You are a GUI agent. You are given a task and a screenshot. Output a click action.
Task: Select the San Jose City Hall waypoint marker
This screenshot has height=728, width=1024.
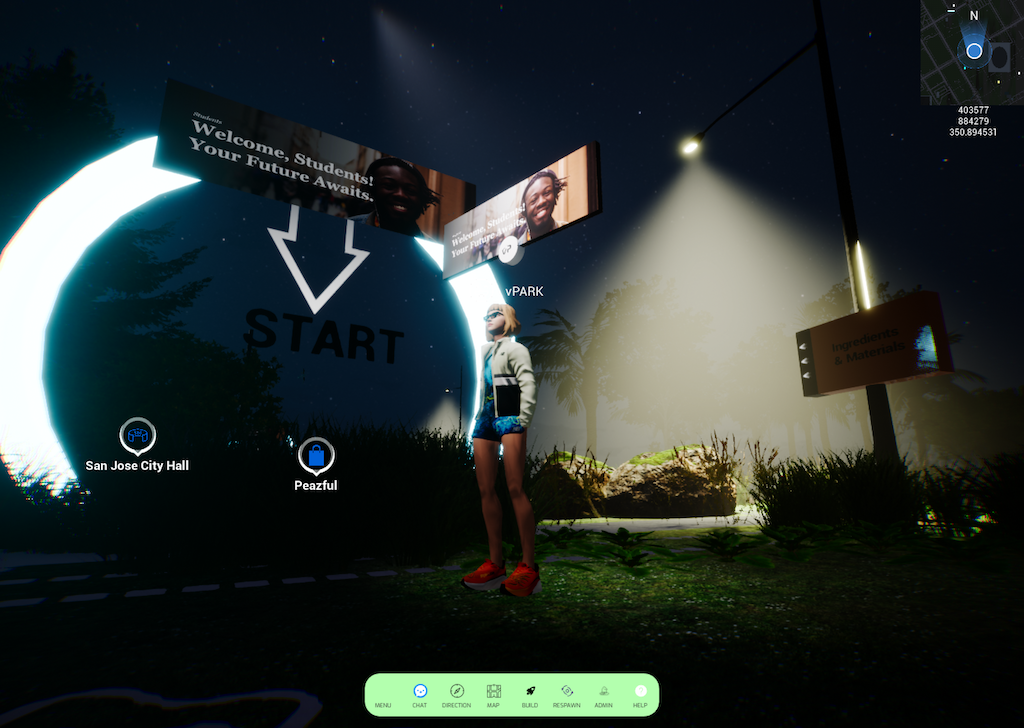pos(137,437)
